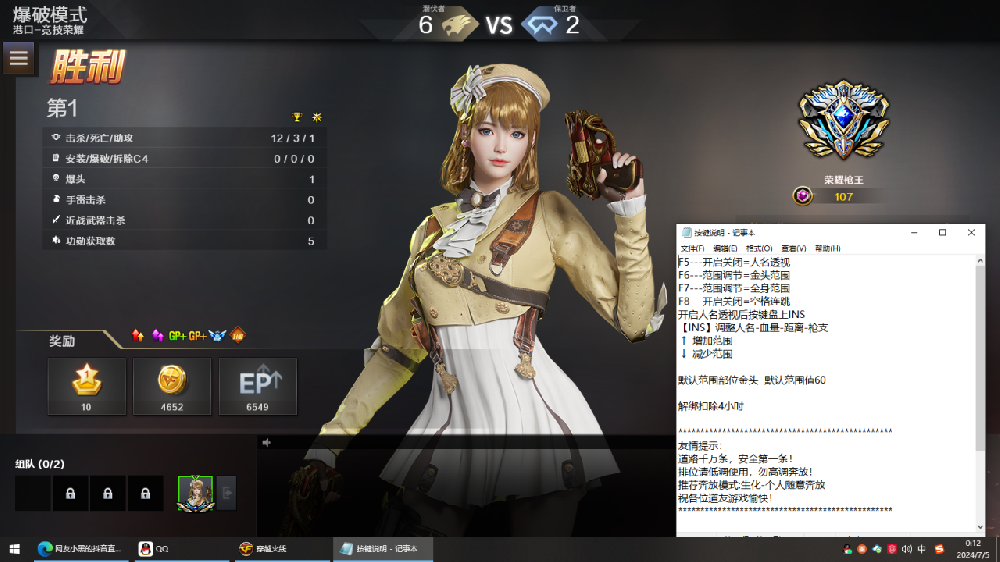1000x562 pixels.
Task: Select the gold coin 4652 reward tile
Action: tap(172, 386)
